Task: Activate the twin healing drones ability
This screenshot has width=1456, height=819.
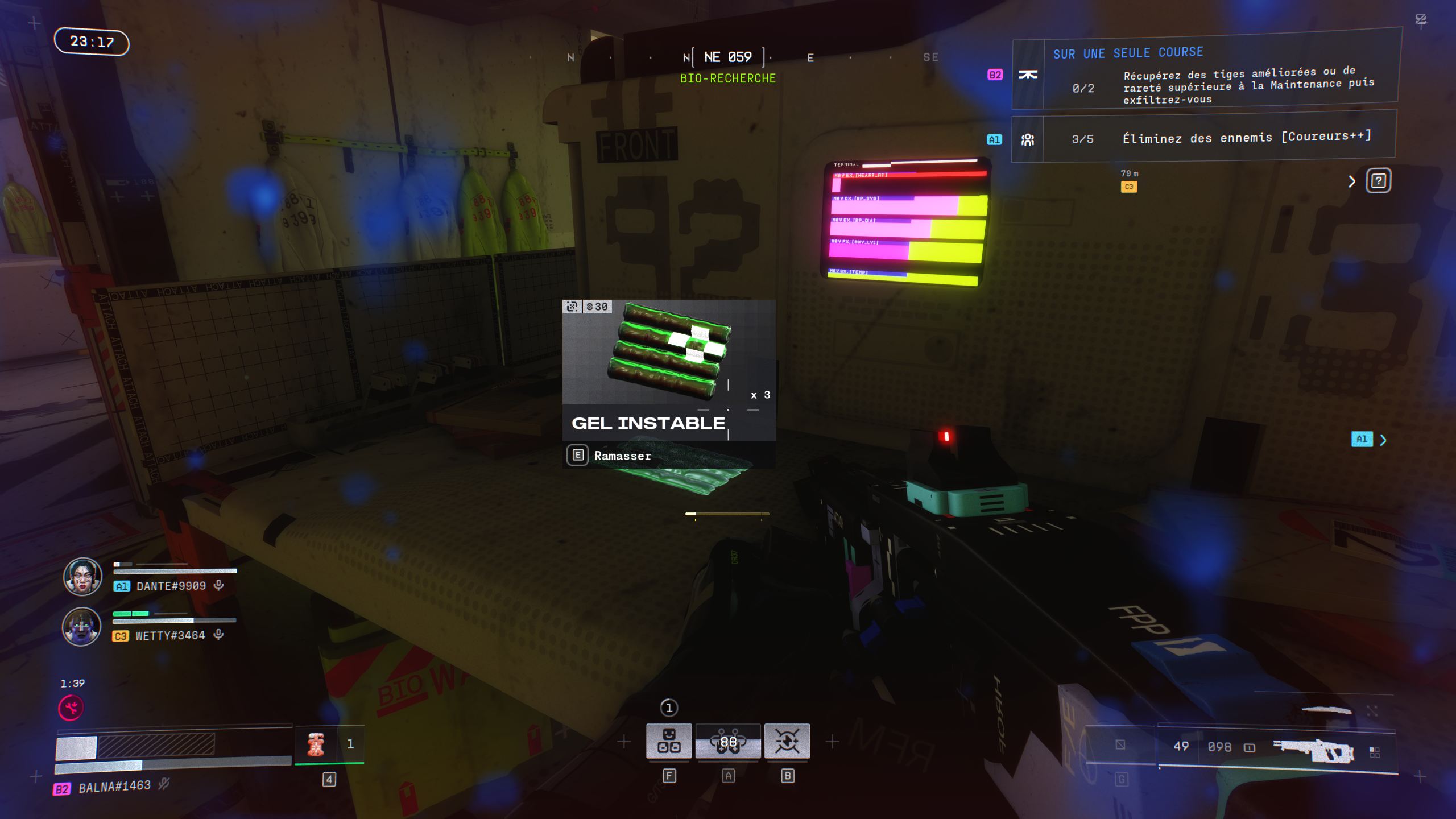Action: point(728,741)
